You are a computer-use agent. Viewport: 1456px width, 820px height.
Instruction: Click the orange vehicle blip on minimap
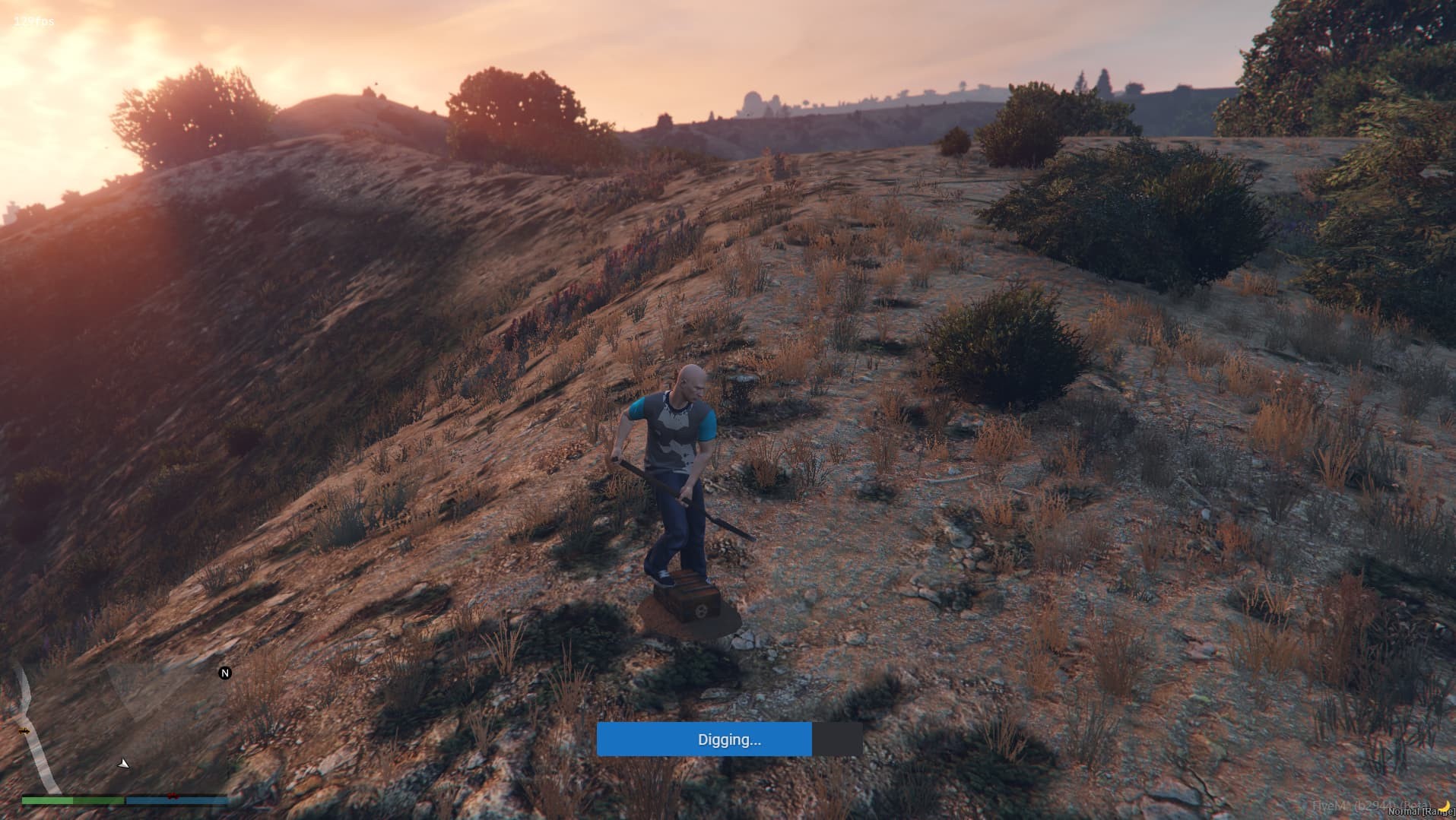[24, 731]
